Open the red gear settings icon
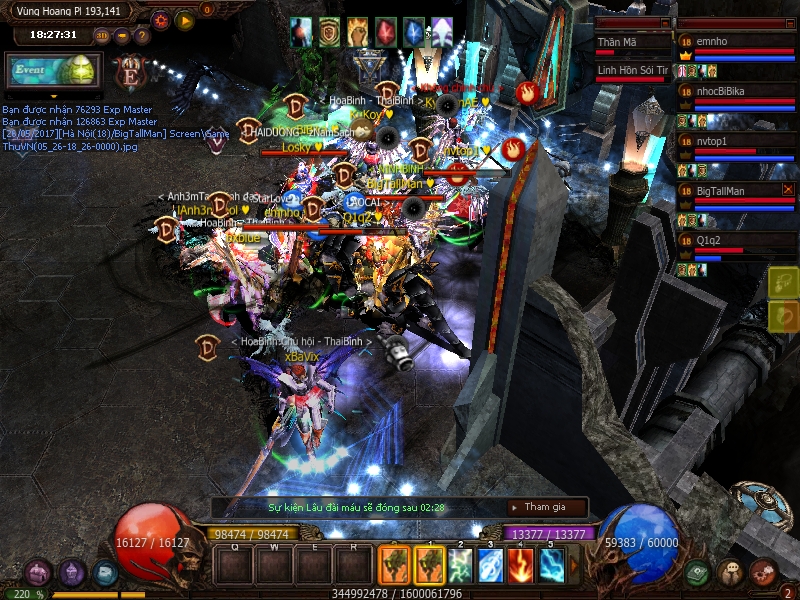The image size is (800, 600). coord(160,19)
